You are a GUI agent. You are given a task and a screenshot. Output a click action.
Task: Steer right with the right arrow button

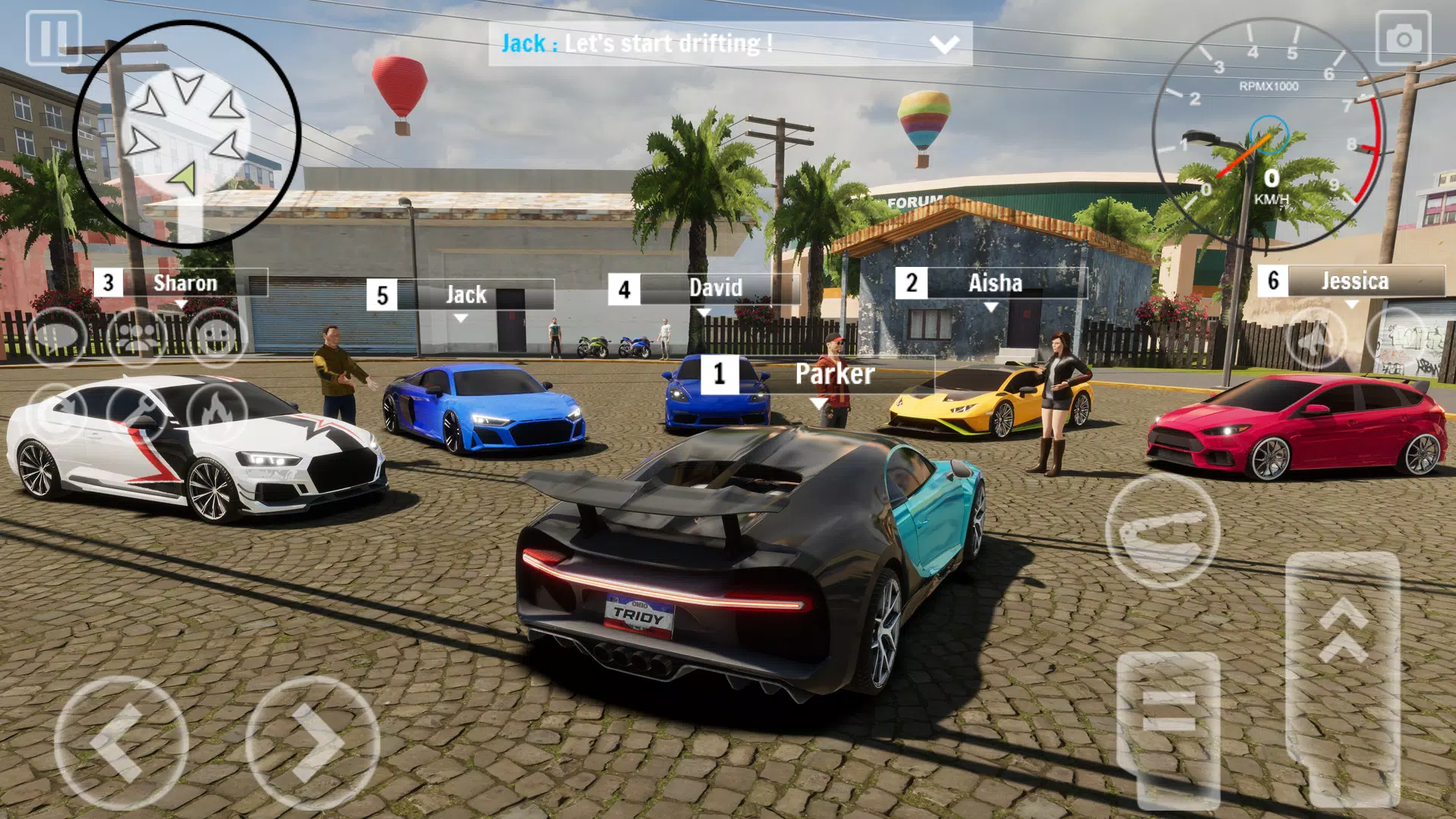(x=312, y=743)
